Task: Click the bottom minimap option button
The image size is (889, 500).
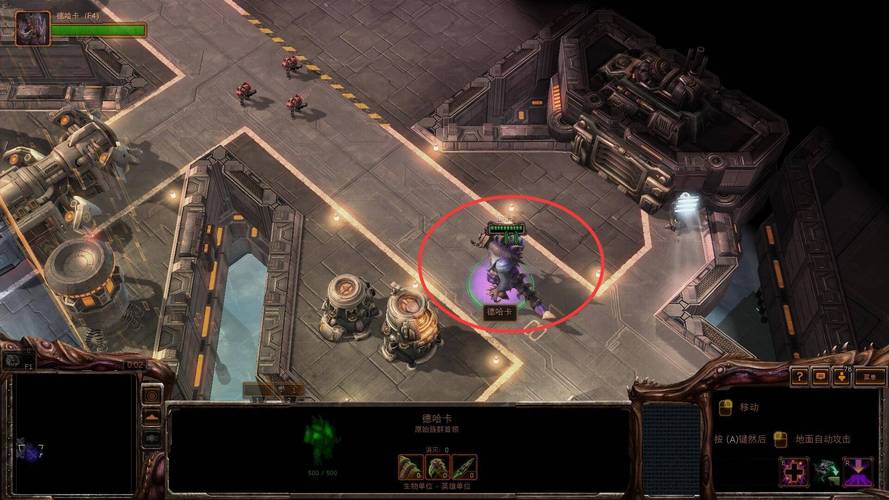Action: click(152, 438)
